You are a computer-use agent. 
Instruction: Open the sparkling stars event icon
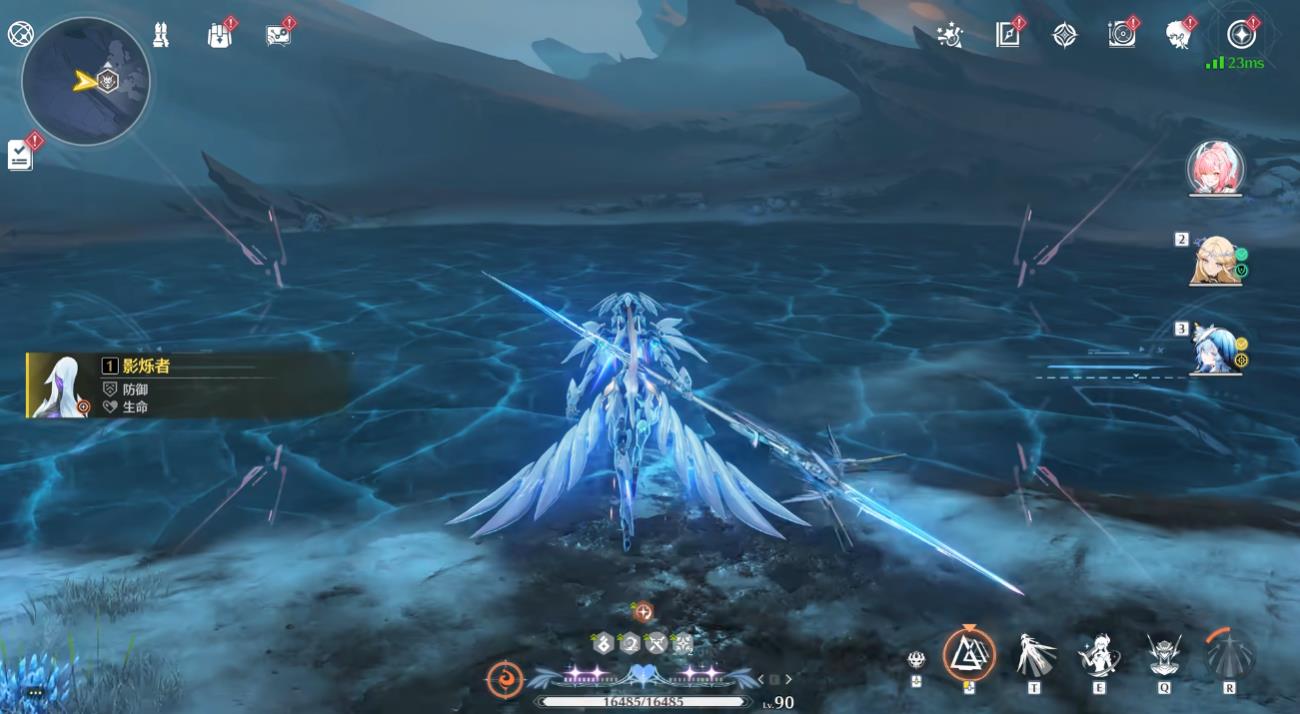point(949,35)
